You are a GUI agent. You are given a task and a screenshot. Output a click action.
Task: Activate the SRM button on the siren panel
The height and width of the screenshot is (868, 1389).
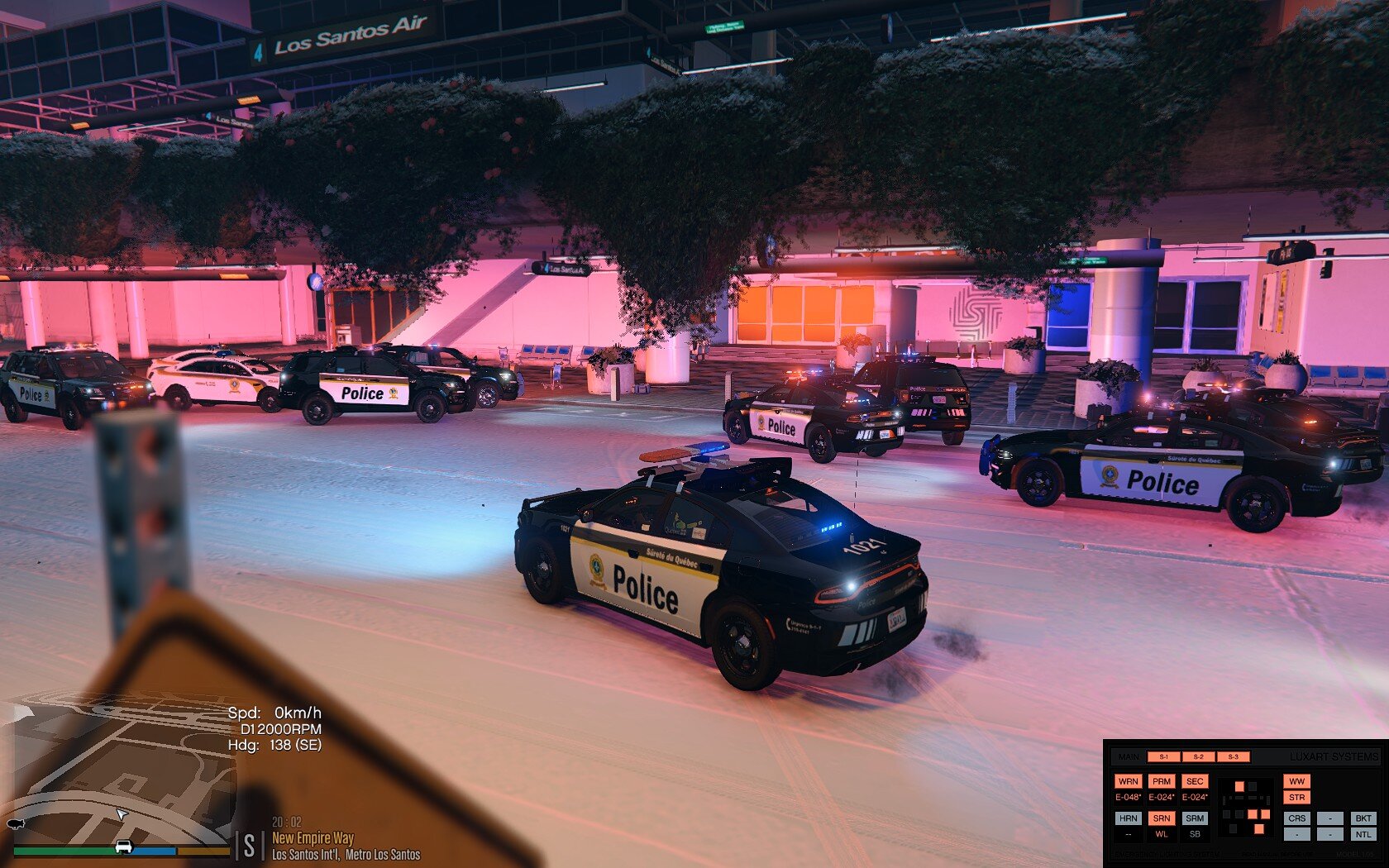pos(1195,818)
